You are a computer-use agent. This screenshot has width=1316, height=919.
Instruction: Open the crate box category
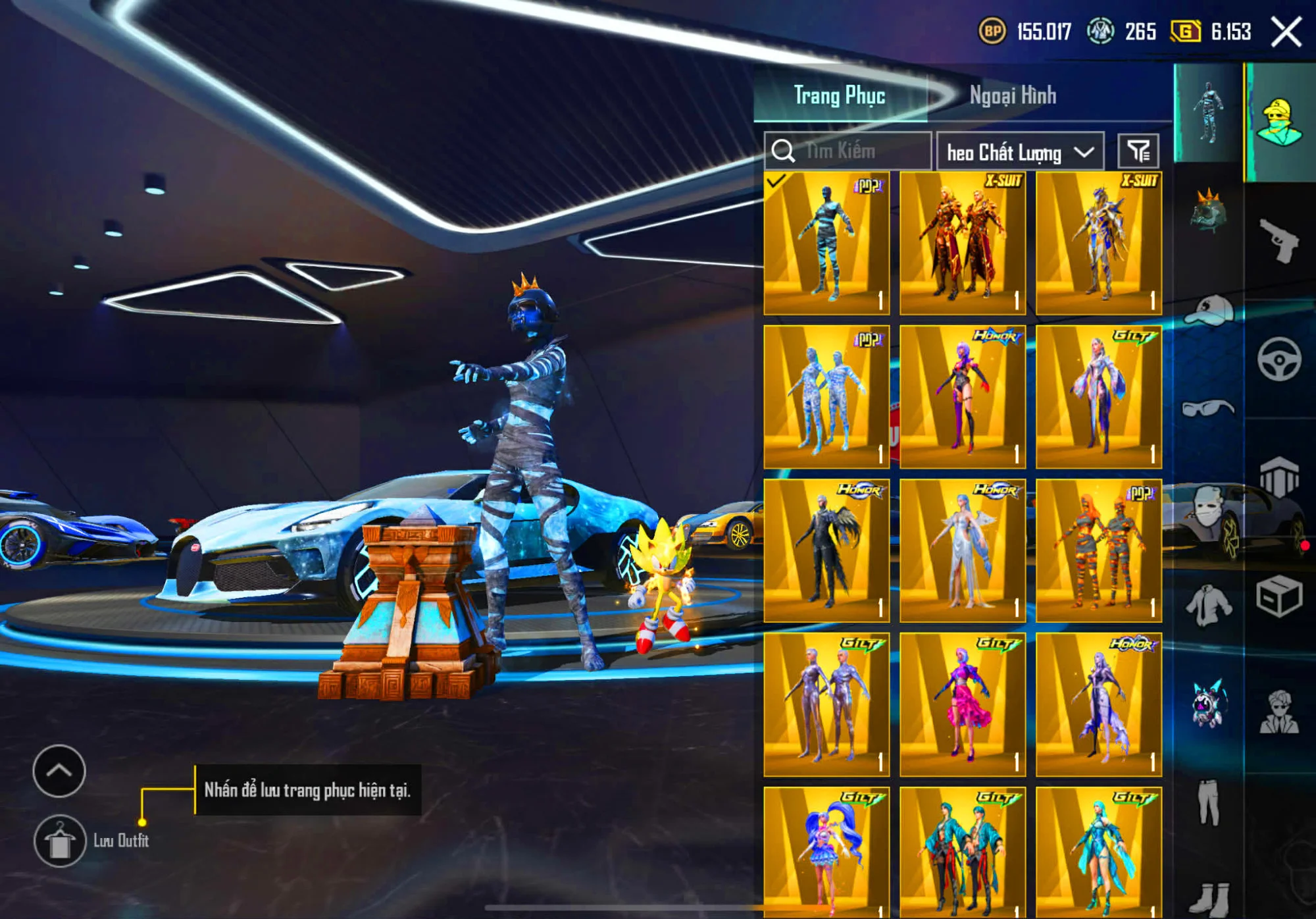[x=1278, y=596]
